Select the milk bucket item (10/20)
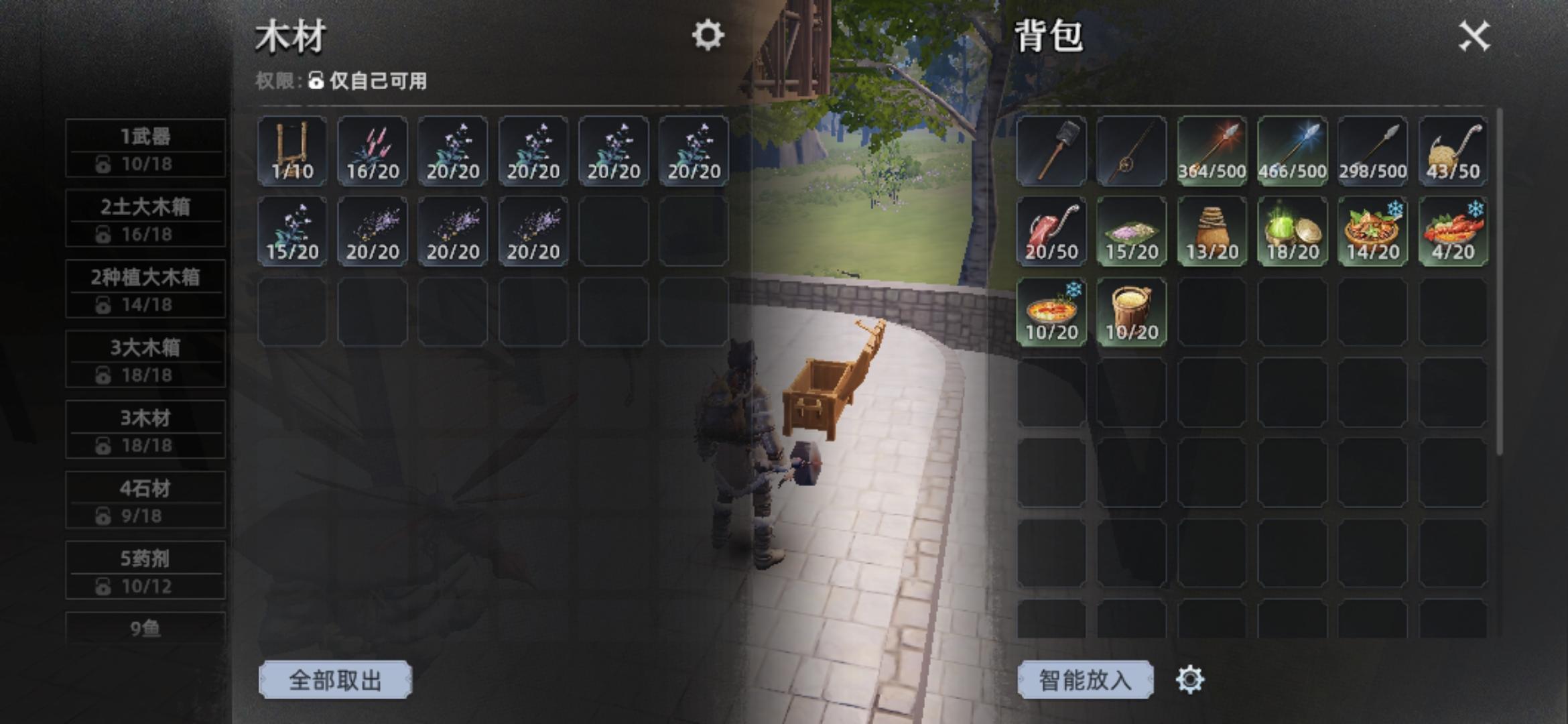Image resolution: width=1568 pixels, height=724 pixels. [x=1131, y=312]
